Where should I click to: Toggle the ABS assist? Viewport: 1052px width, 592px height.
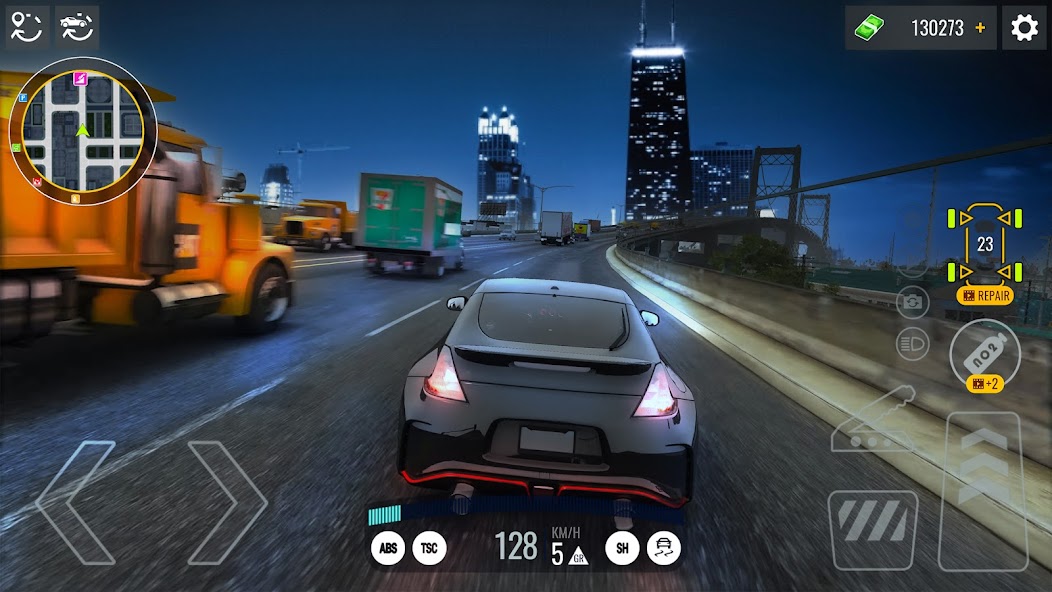click(388, 547)
